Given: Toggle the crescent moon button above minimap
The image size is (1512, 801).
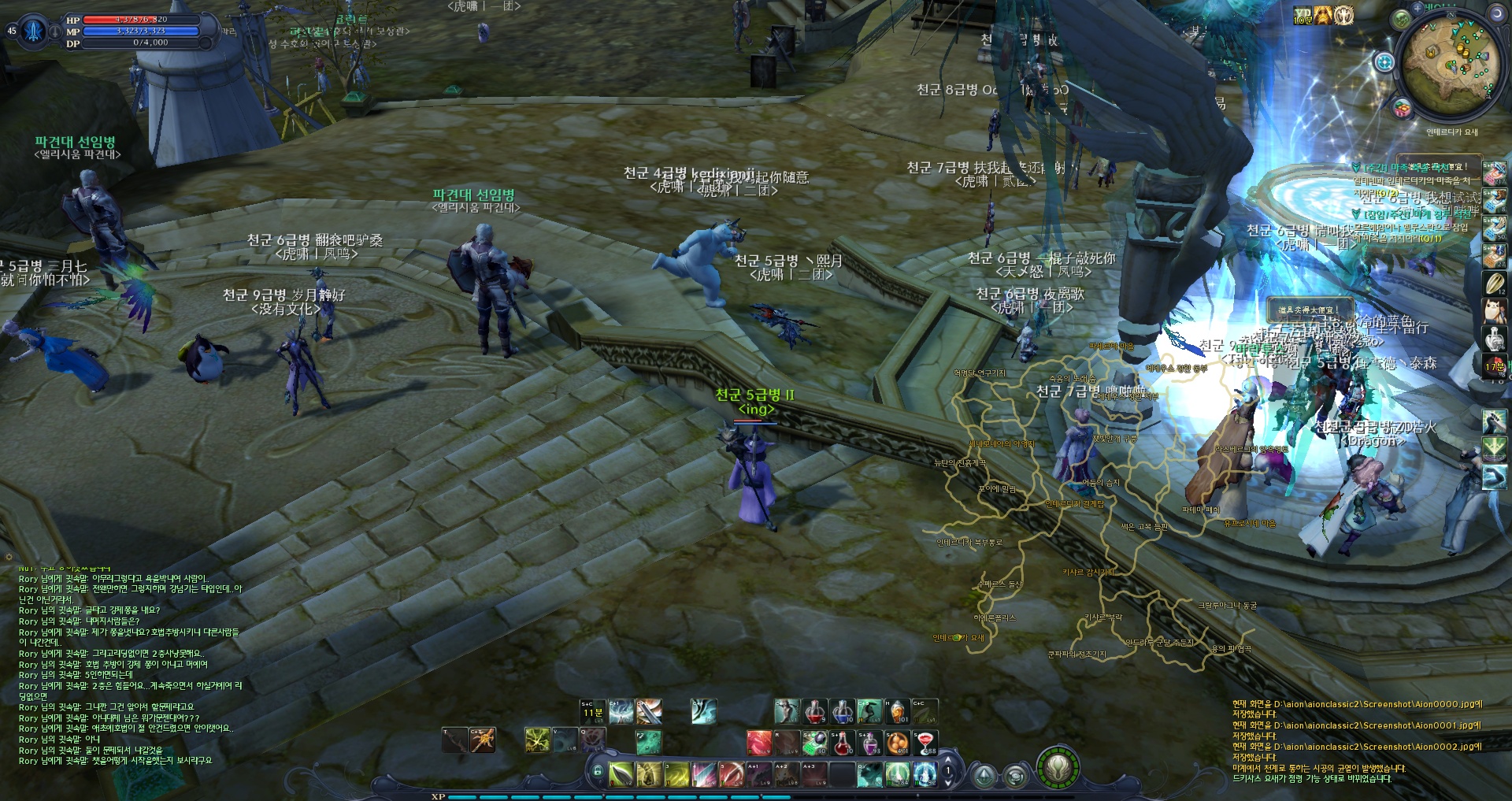Looking at the screenshot, I should pos(1495,13).
